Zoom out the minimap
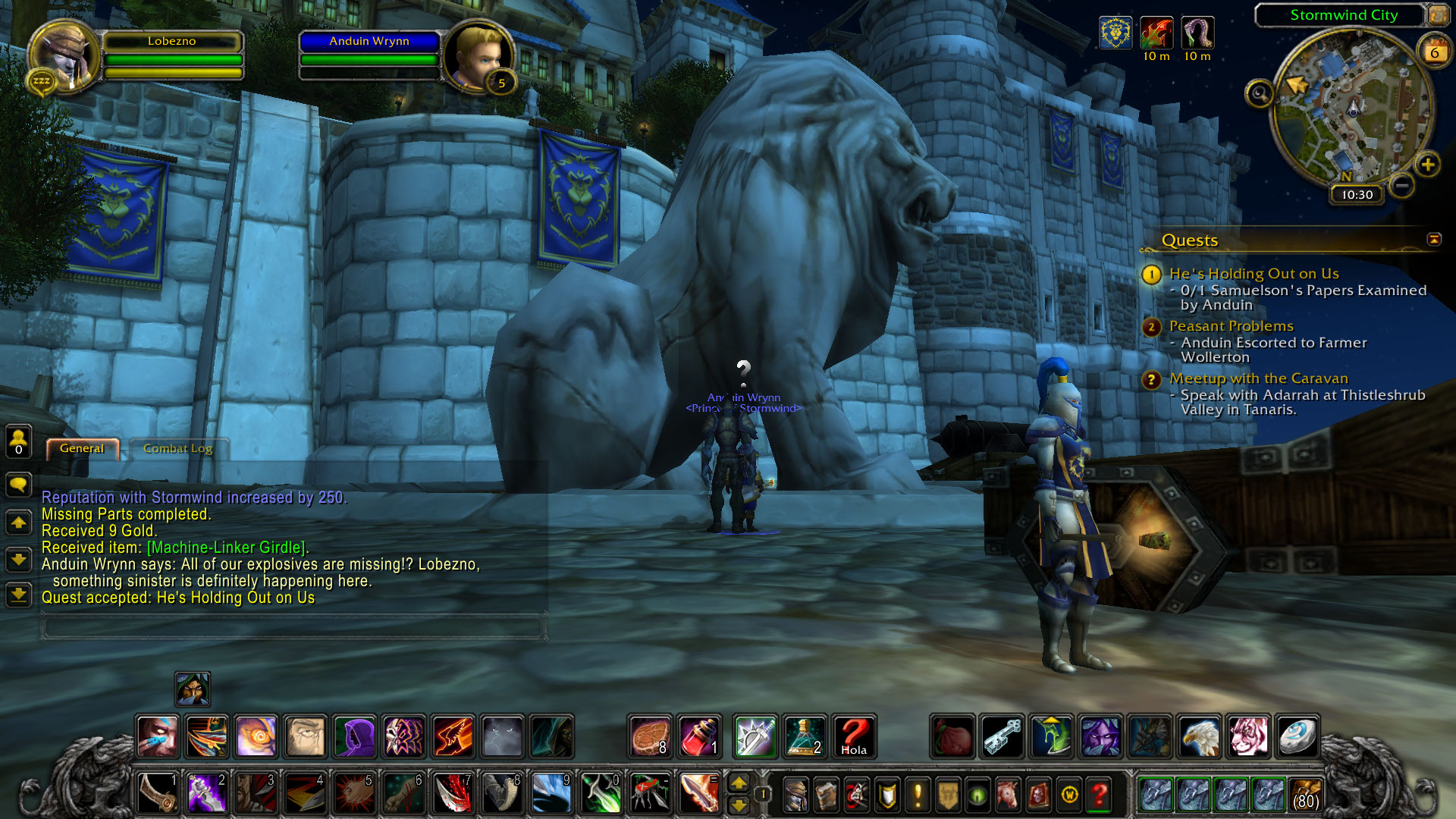This screenshot has width=1456, height=819. tap(1402, 185)
